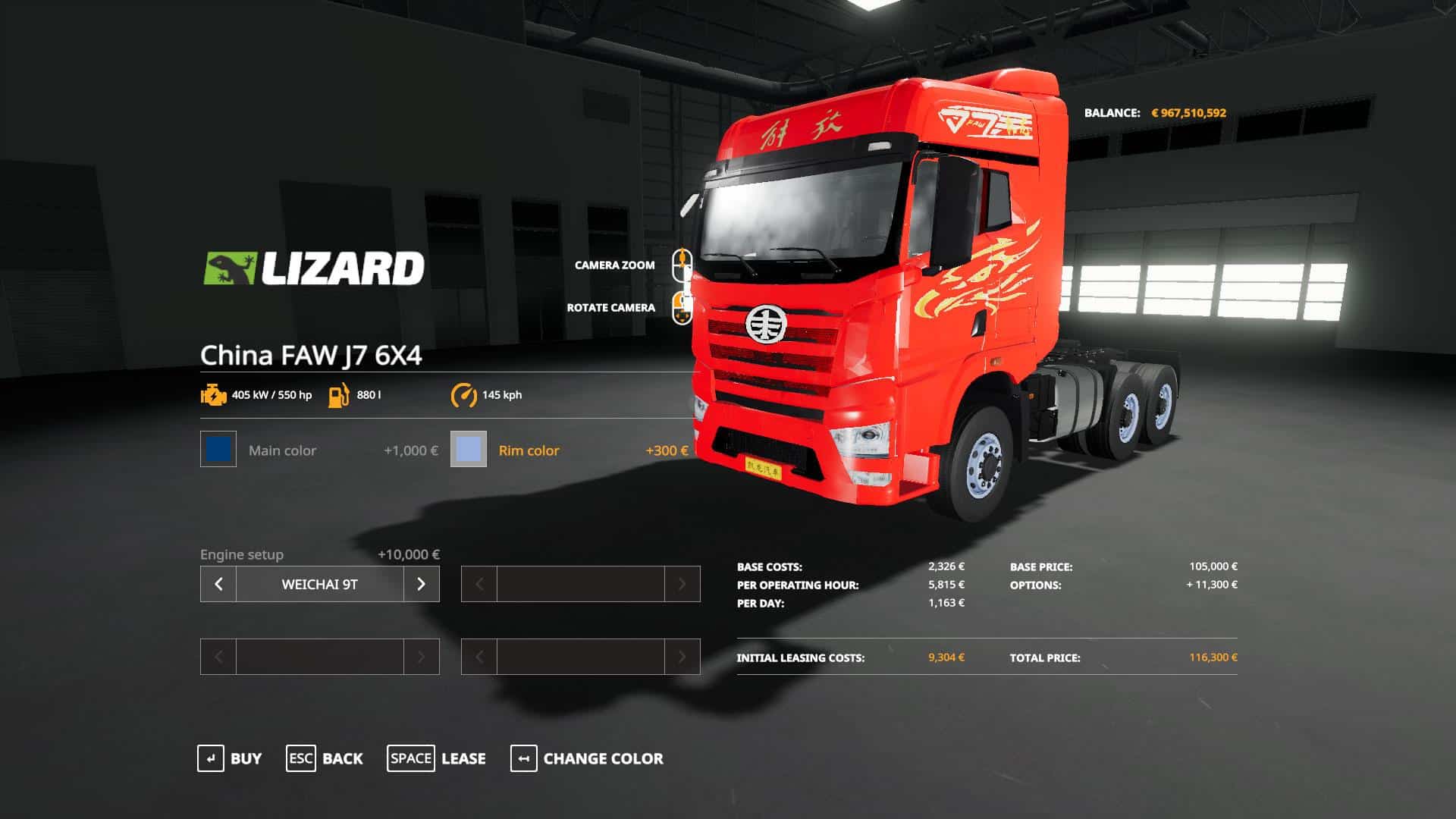Go back from the shop screen
The width and height of the screenshot is (1456, 819).
(x=325, y=758)
